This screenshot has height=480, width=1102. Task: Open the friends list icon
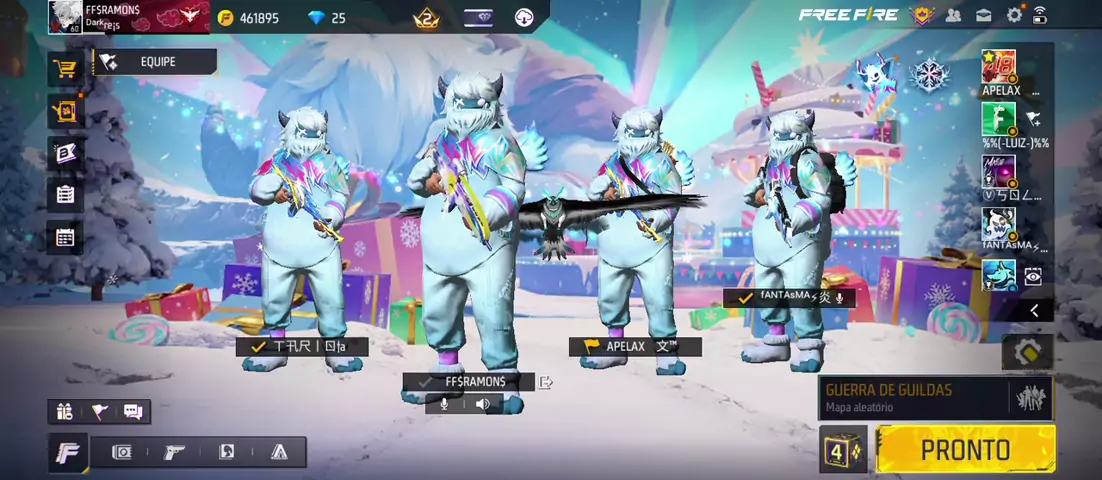(x=953, y=15)
